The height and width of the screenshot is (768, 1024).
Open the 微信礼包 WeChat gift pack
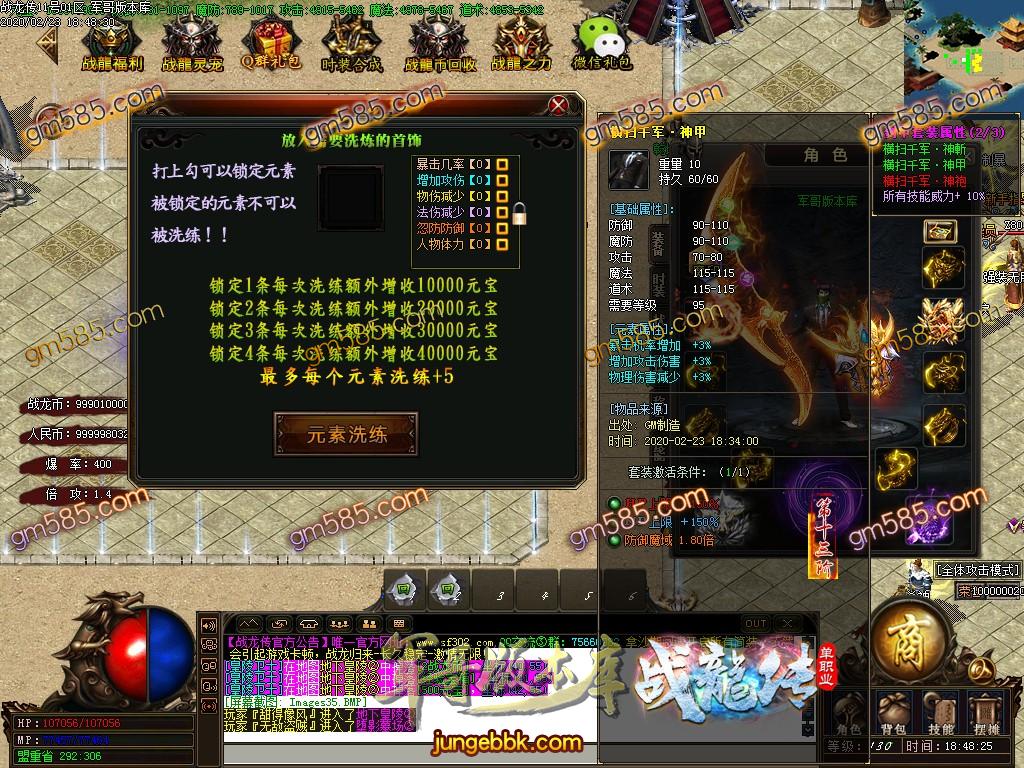click(x=600, y=43)
